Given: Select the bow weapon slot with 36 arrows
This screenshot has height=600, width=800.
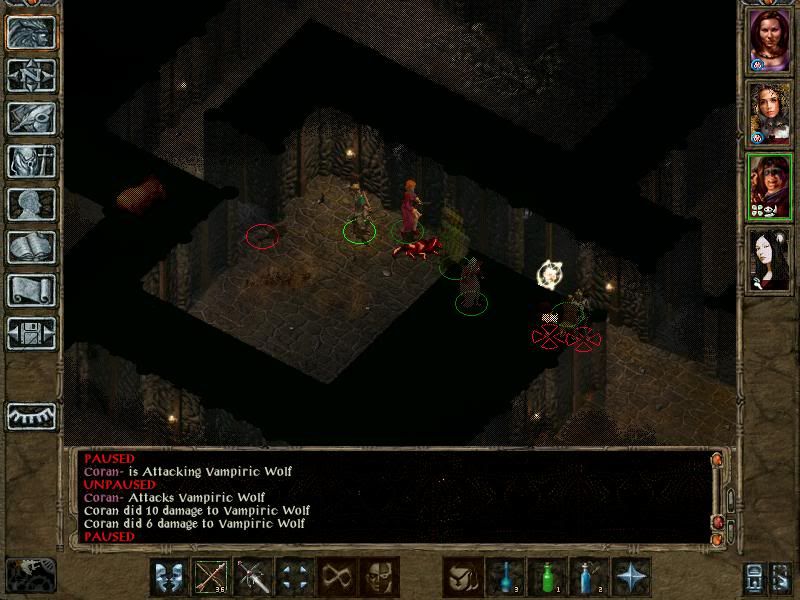Looking at the screenshot, I should click(x=211, y=577).
